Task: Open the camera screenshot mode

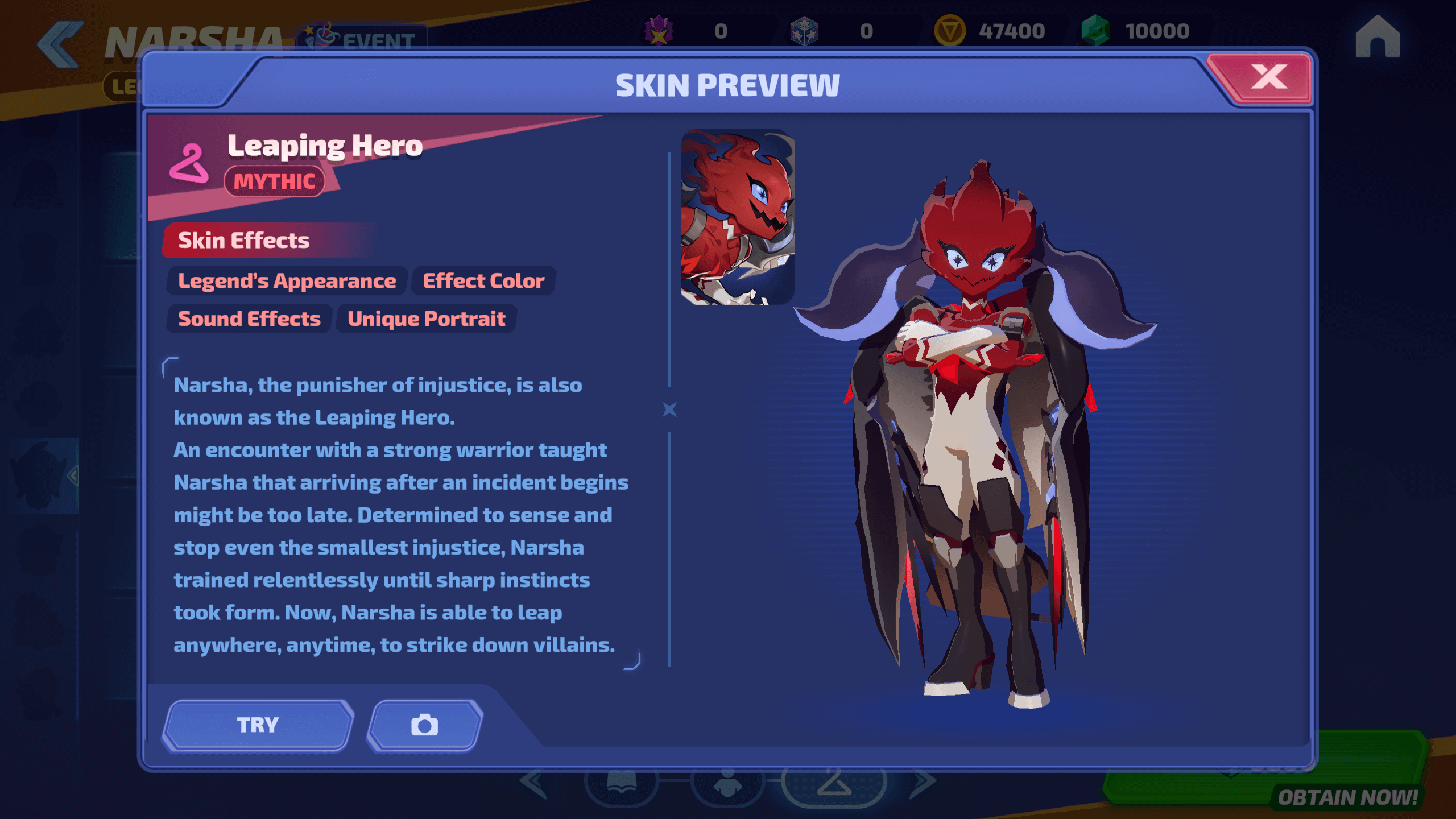Action: click(x=425, y=725)
